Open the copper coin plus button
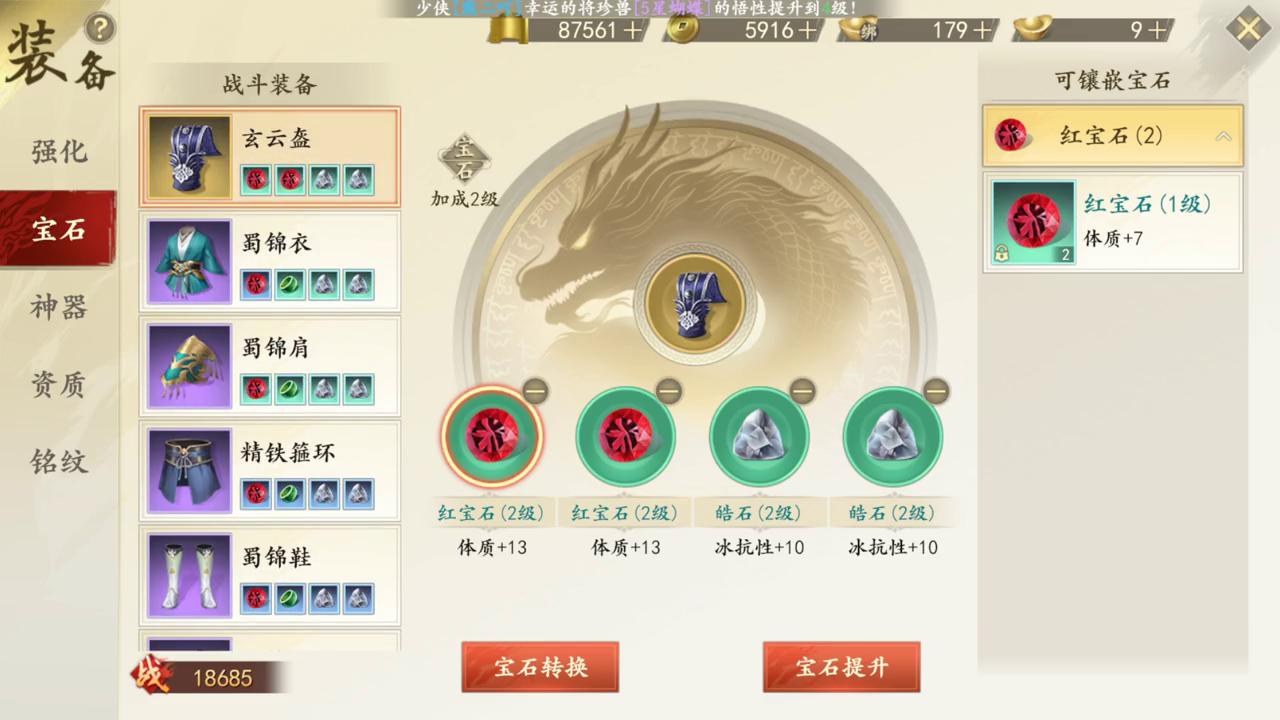 809,31
